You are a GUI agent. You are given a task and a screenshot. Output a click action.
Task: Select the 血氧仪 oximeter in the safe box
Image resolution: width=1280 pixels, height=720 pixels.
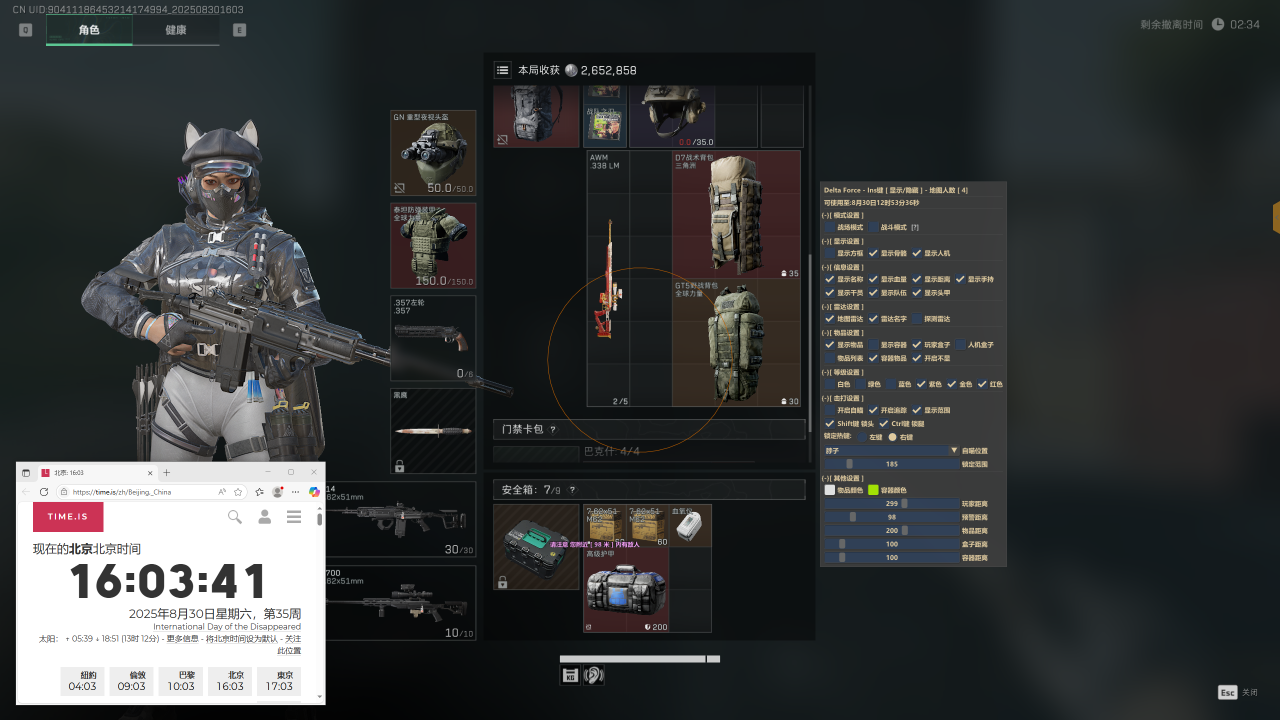tap(690, 526)
